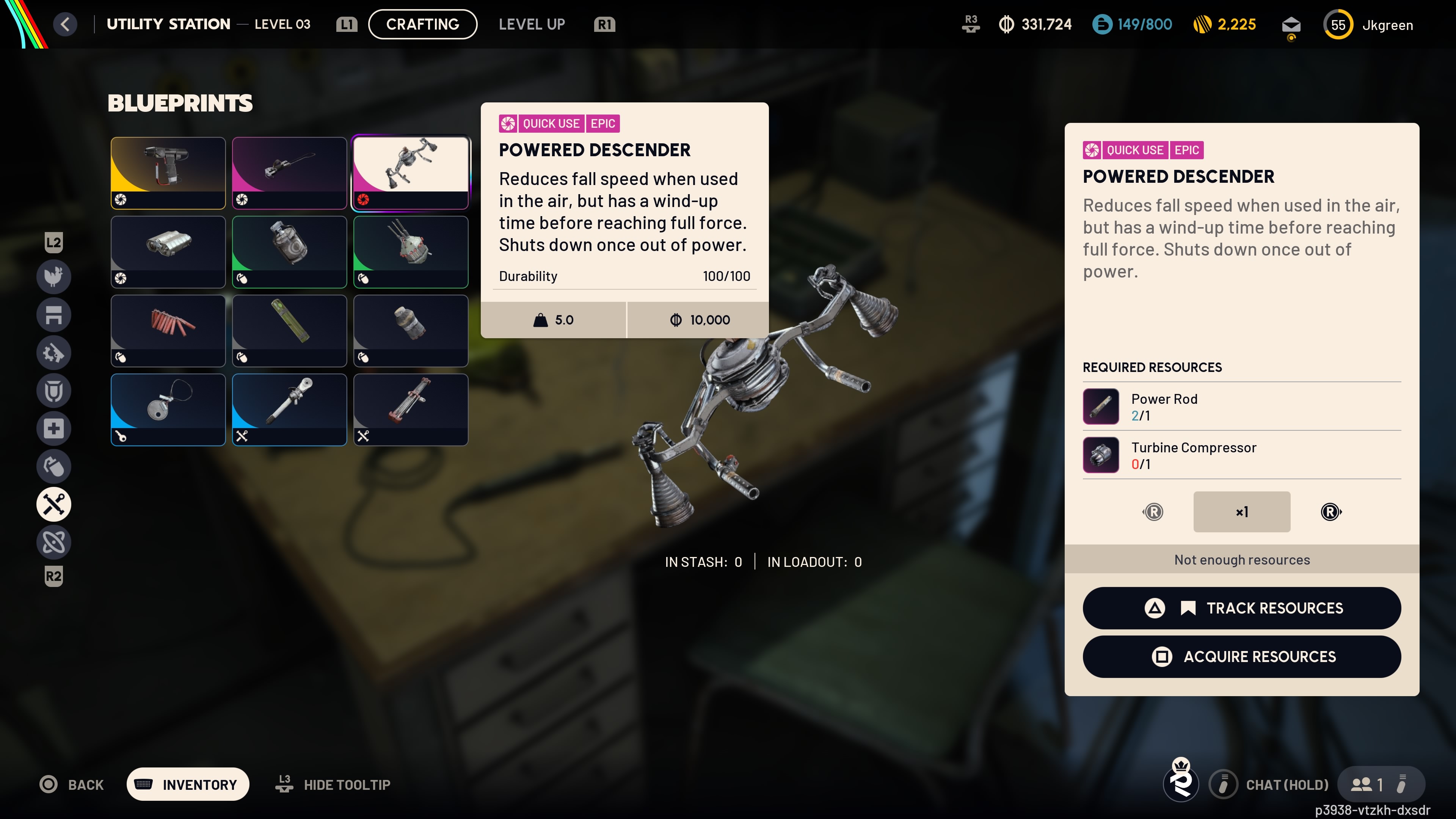This screenshot has height=819, width=1456.
Task: Click the Power Rod resource row
Action: tap(1241, 406)
